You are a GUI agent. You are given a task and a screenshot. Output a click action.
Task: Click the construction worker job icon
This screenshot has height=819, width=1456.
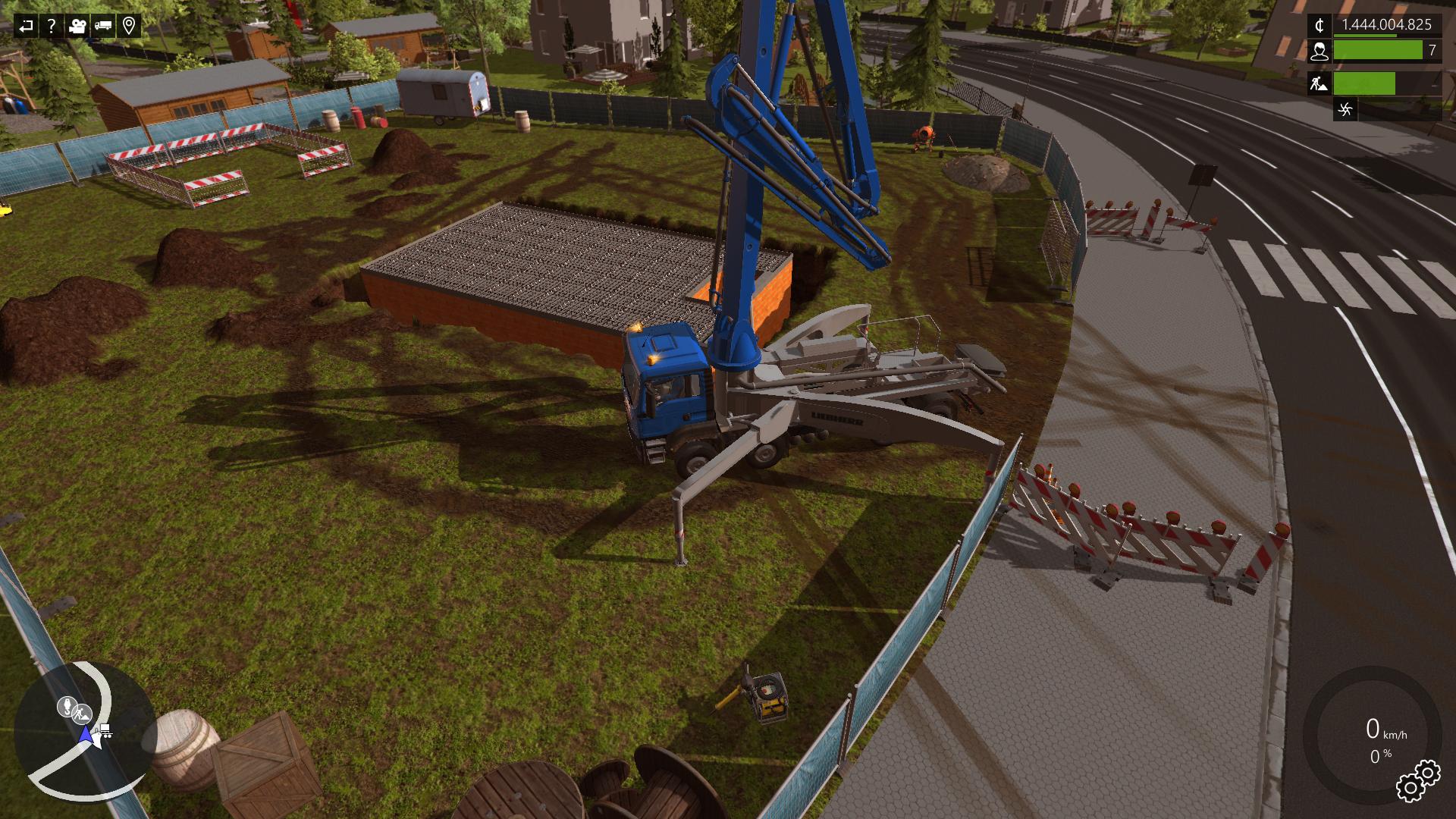pyautogui.click(x=1319, y=83)
